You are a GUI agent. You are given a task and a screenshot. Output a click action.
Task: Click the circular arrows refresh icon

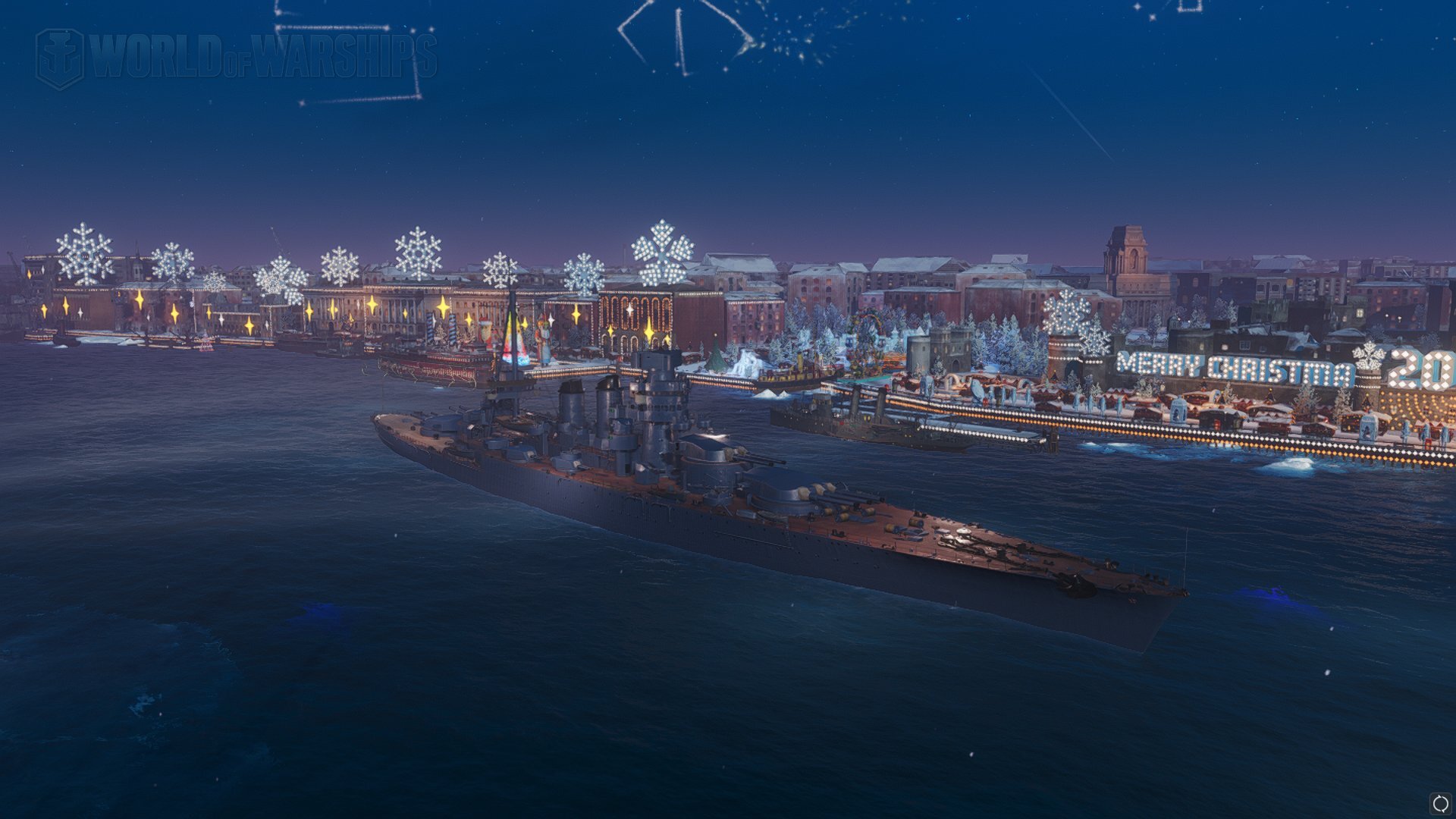[x=1439, y=803]
